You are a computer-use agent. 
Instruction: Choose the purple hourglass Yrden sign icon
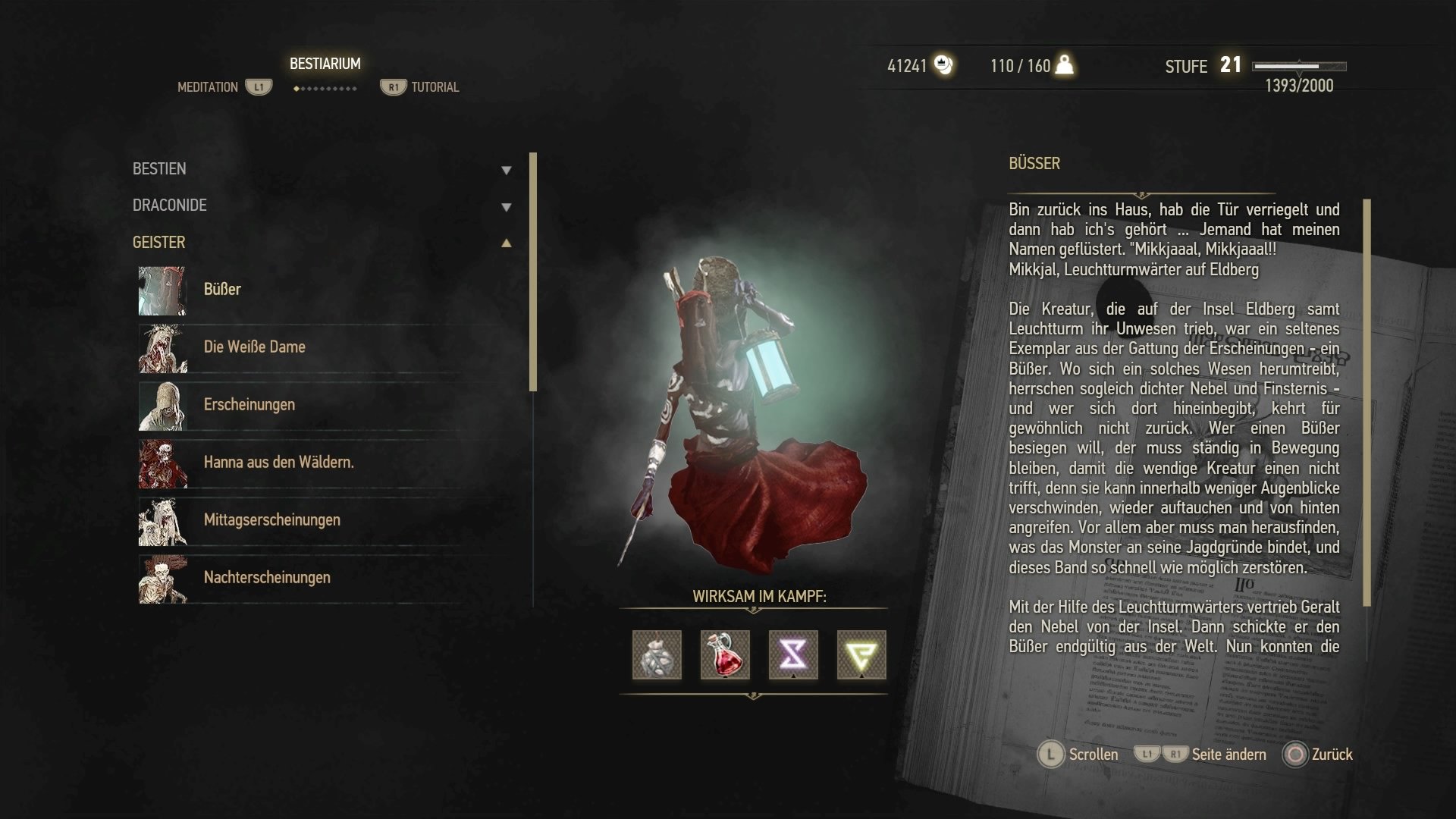(793, 655)
